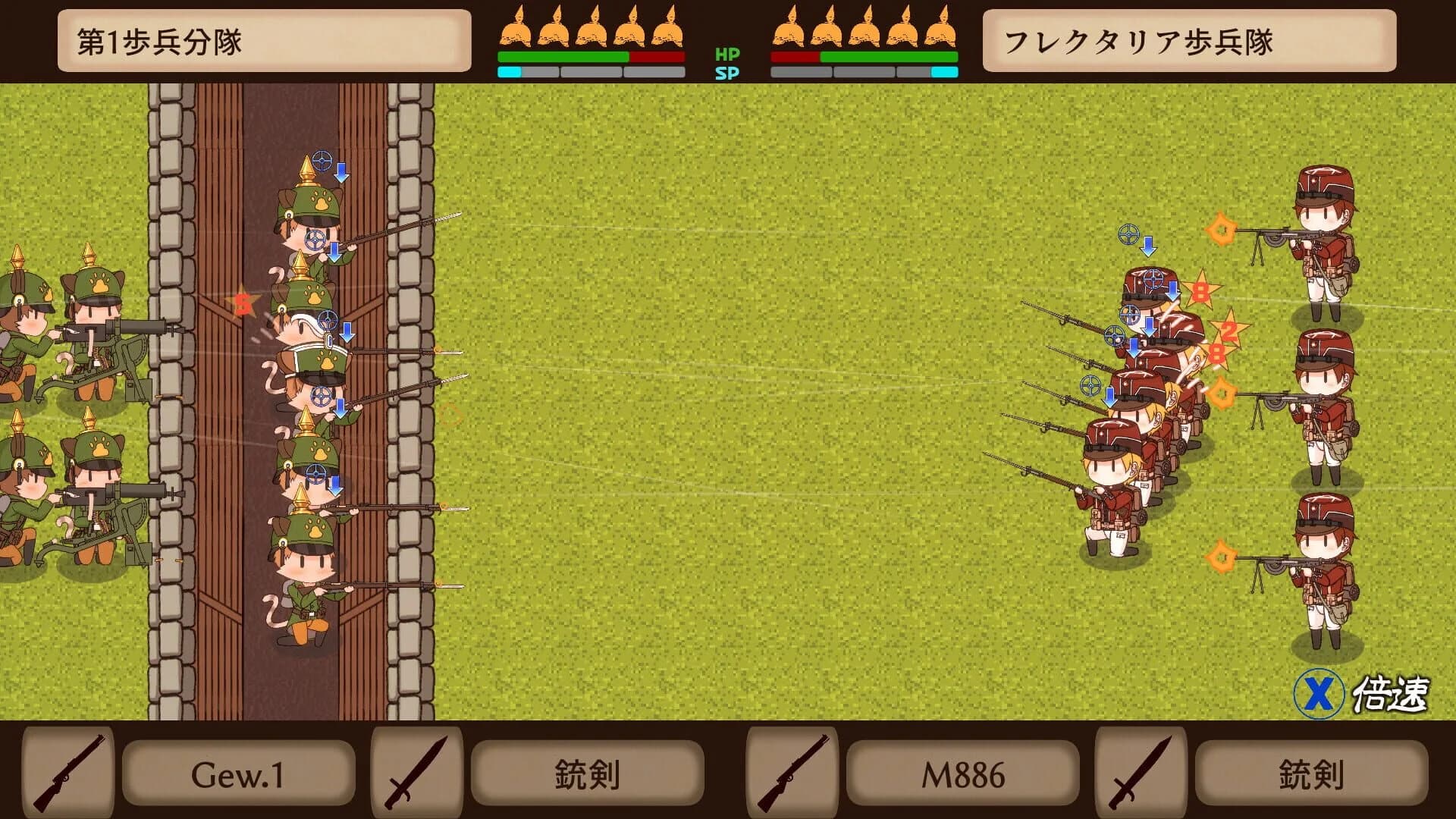Expand the フレクタリア歩兵隊 enemy panel

point(1191,42)
